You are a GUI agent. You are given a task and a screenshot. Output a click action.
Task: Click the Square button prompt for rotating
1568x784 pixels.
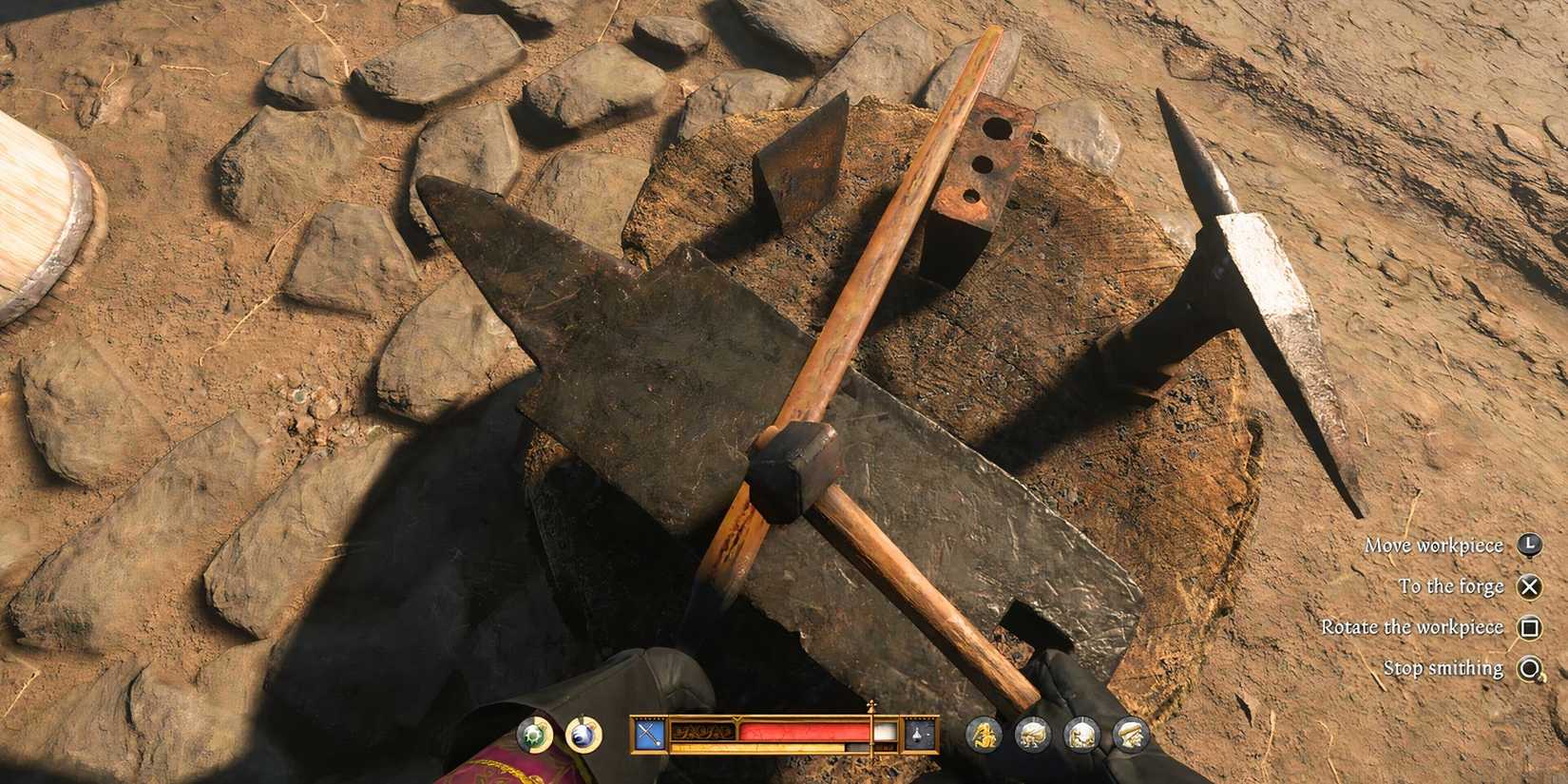click(1530, 627)
